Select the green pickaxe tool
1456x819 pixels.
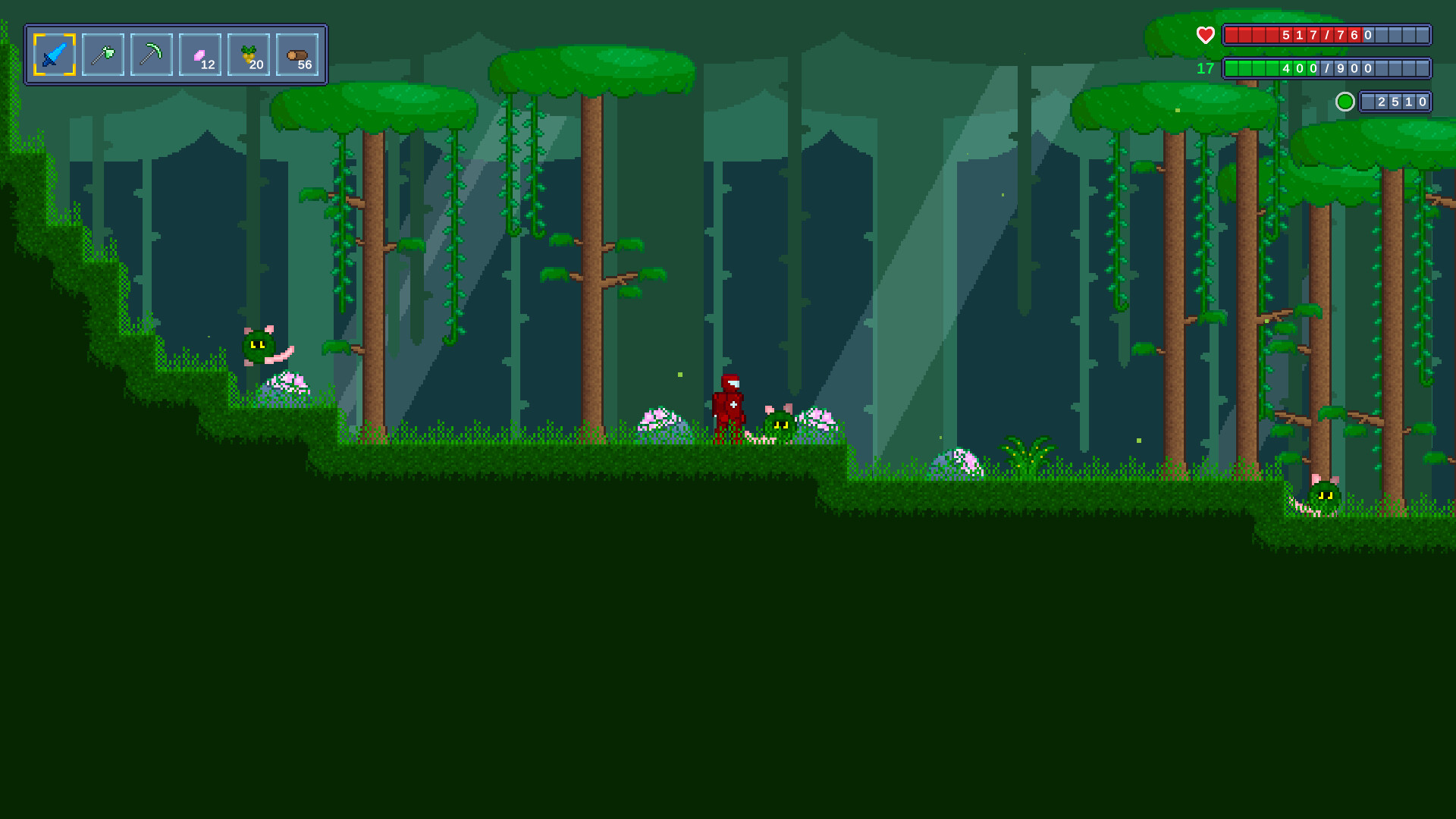[x=150, y=54]
